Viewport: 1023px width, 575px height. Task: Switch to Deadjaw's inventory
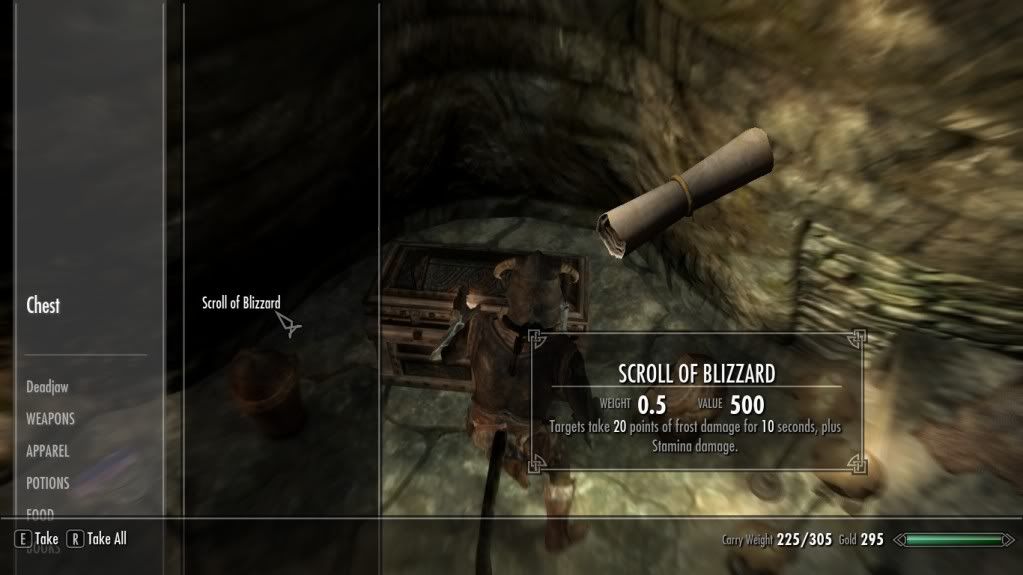(x=47, y=386)
